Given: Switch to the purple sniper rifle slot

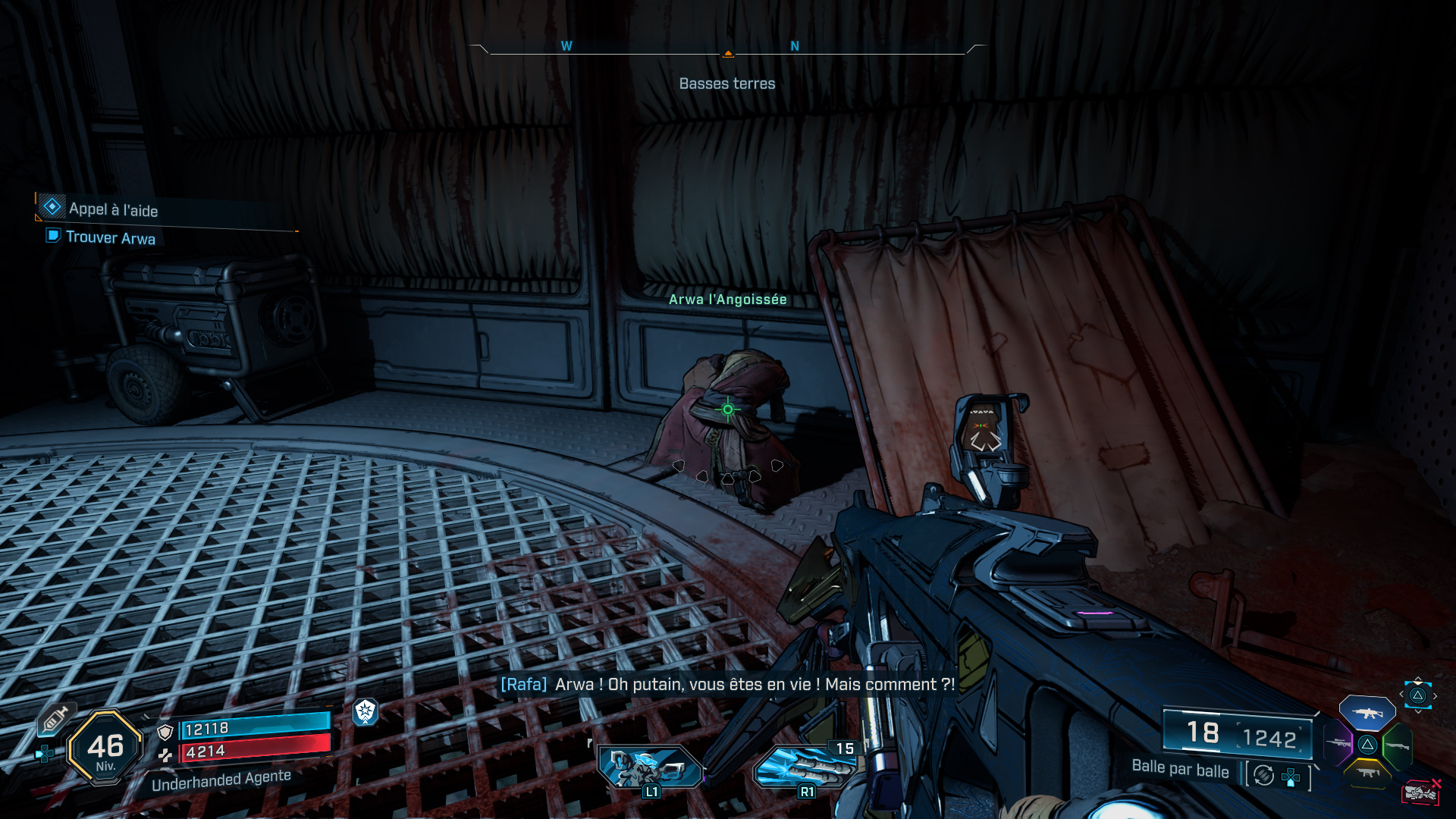Looking at the screenshot, I should coord(1338,743).
